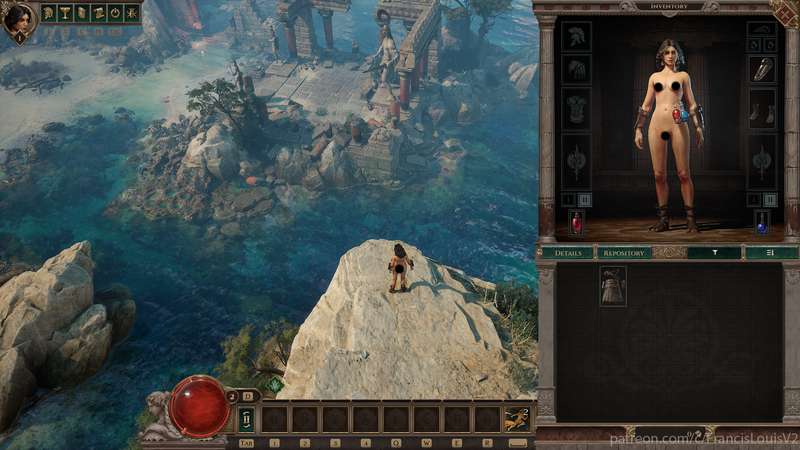Click the bracer equipment slot
The height and width of the screenshot is (450, 800).
point(762,69)
